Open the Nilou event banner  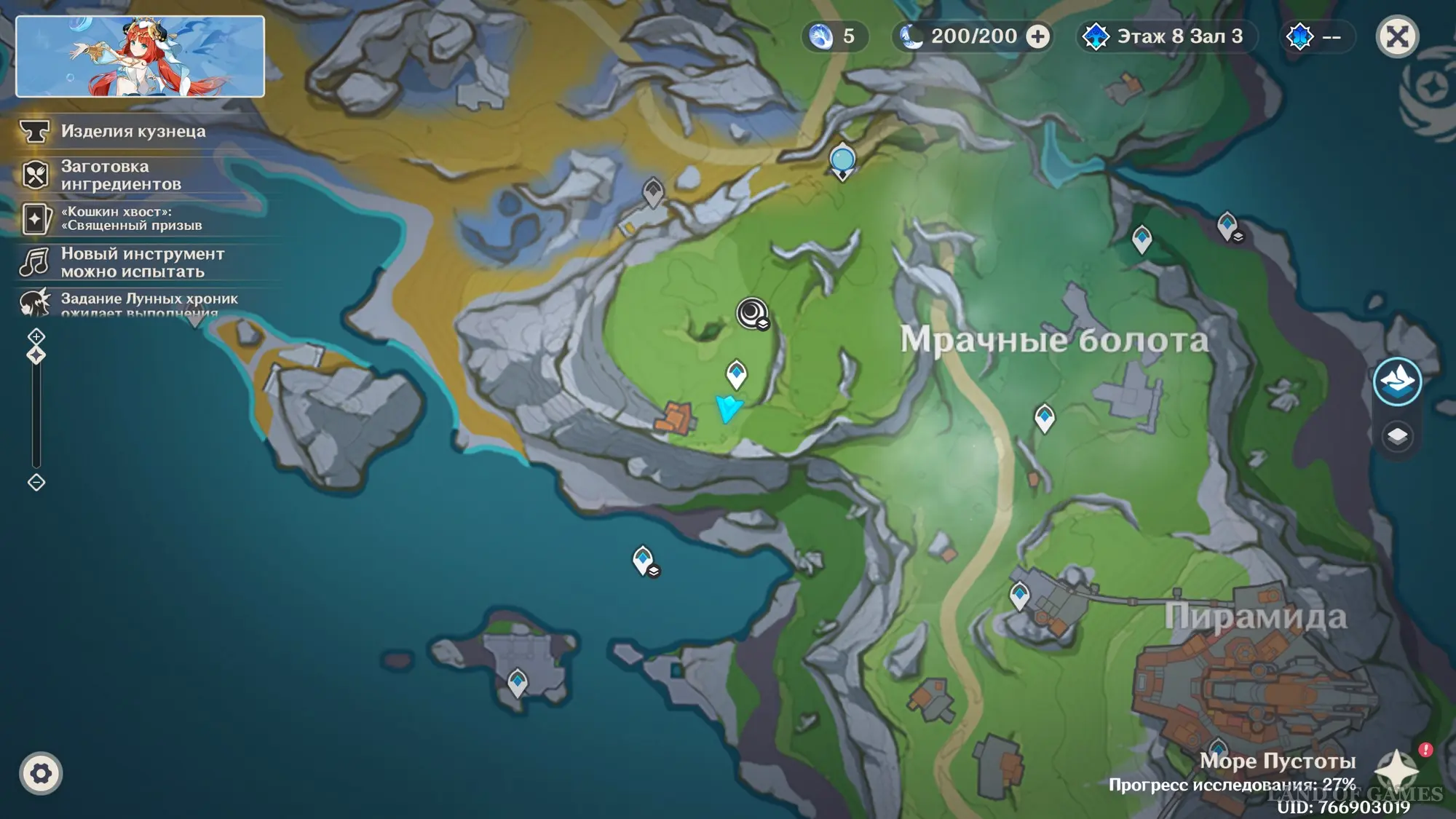140,56
